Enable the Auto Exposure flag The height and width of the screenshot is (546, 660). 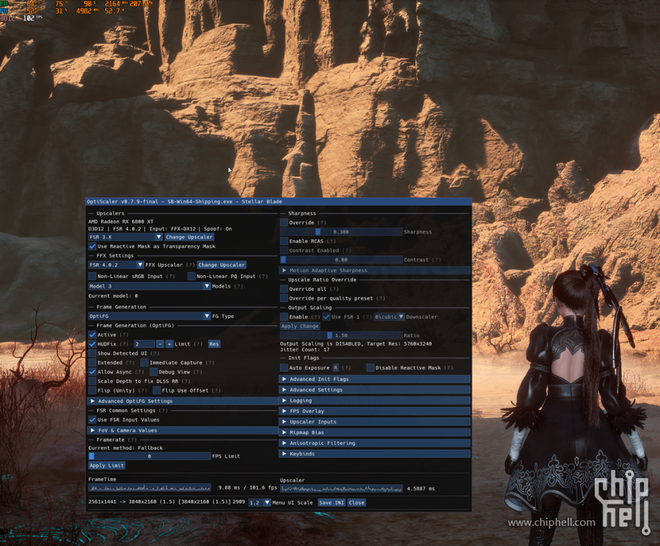point(284,368)
